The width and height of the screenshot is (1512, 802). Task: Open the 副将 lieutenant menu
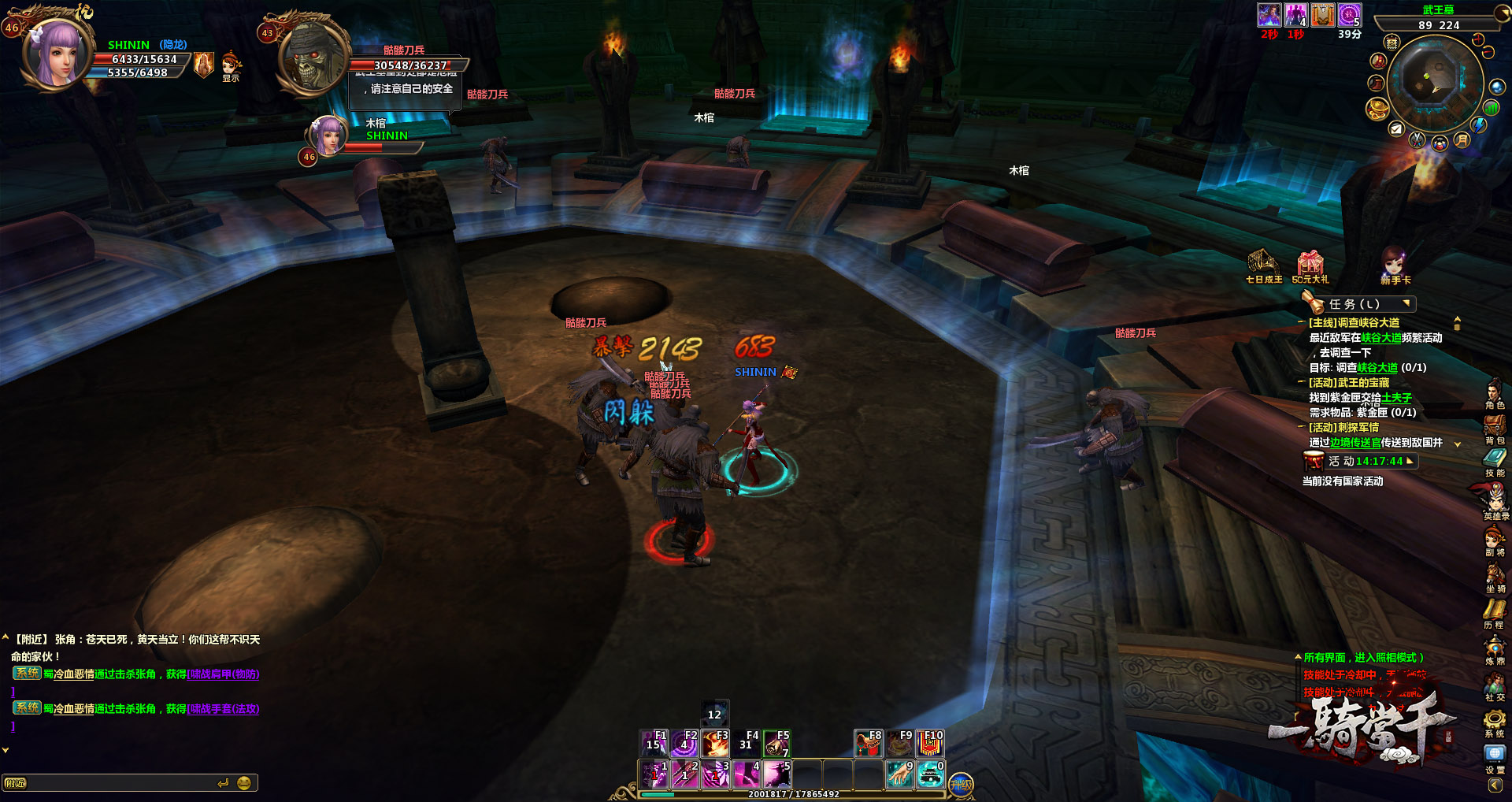[x=1494, y=540]
